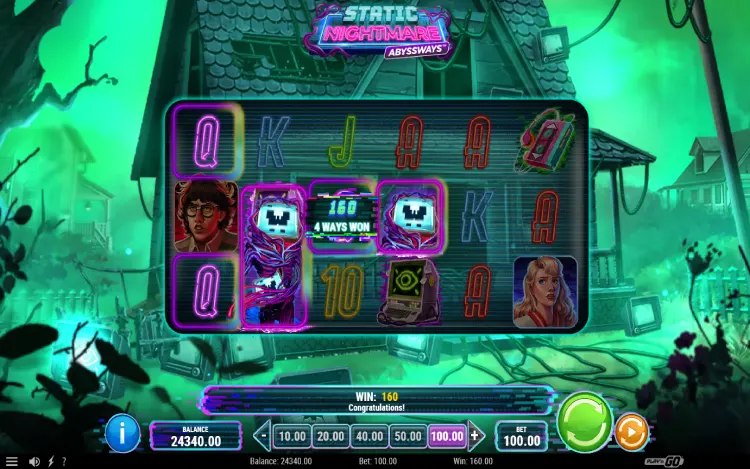Open the hamburger menu

12,461
